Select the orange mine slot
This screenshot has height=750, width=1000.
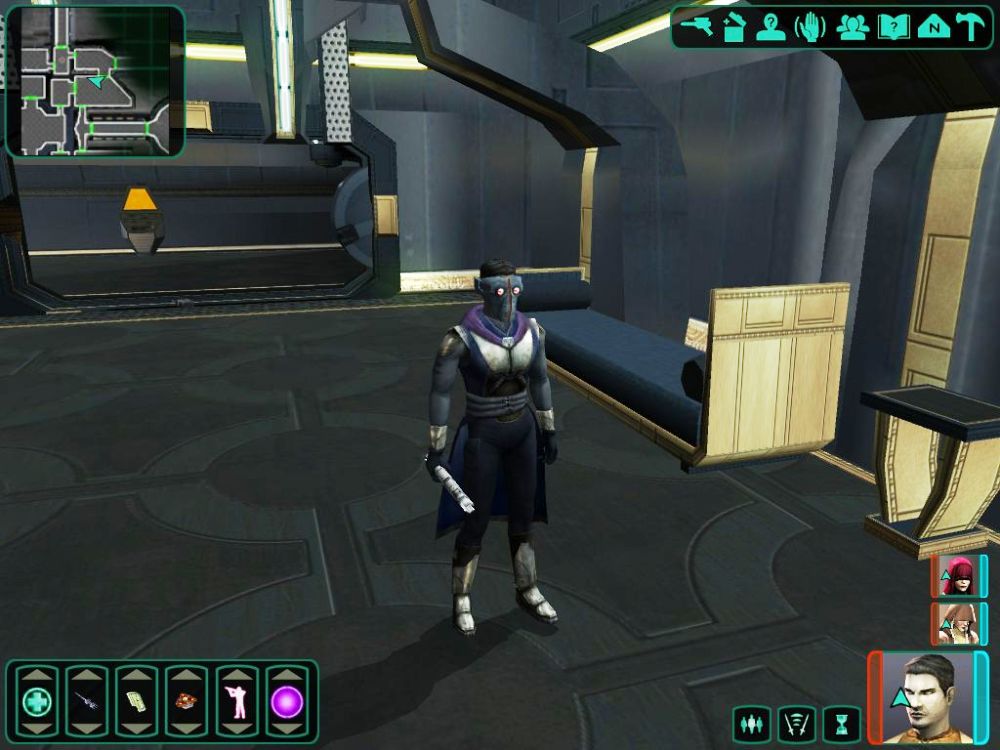click(187, 702)
